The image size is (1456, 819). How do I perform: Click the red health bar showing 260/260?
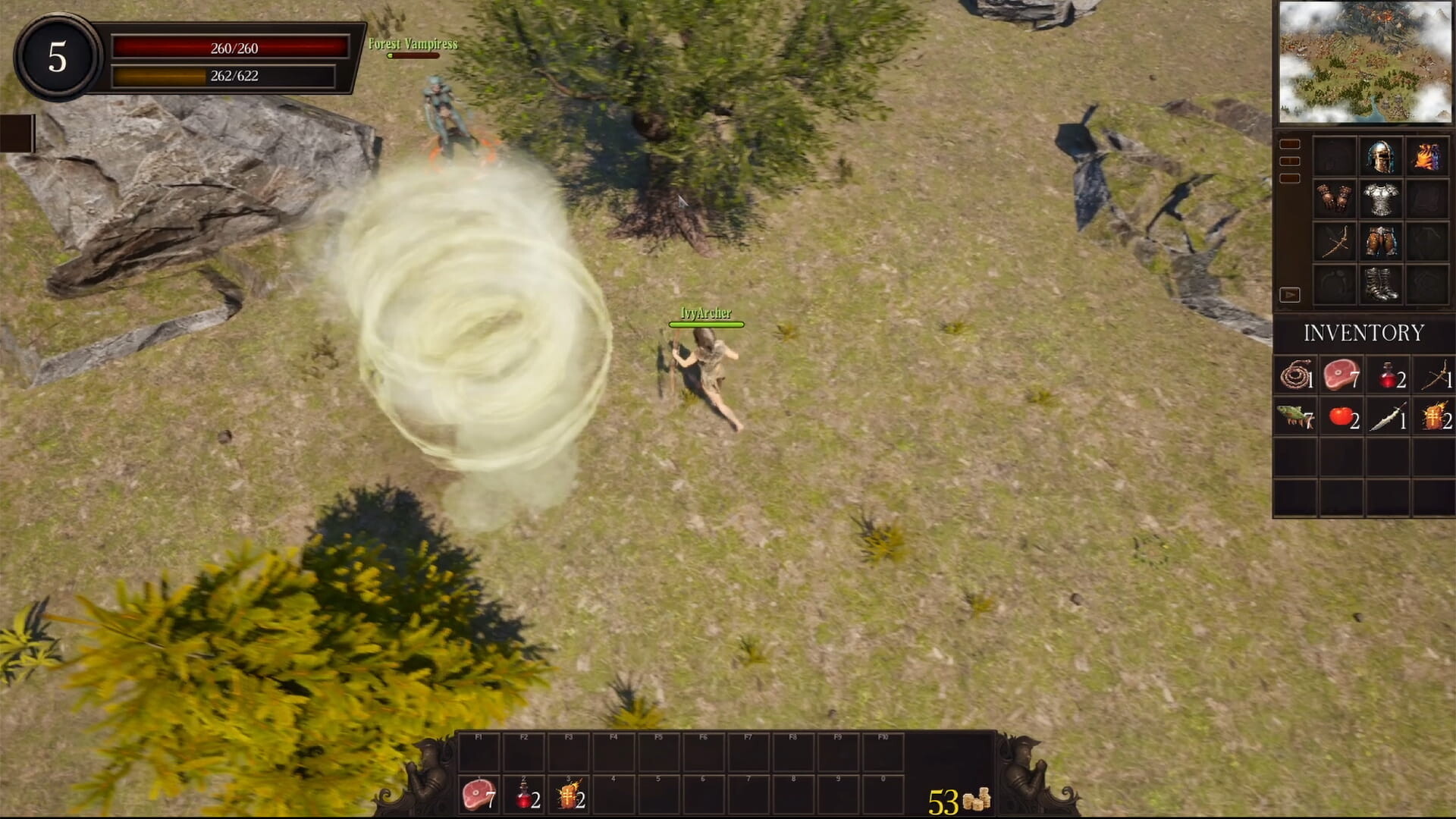(x=231, y=48)
